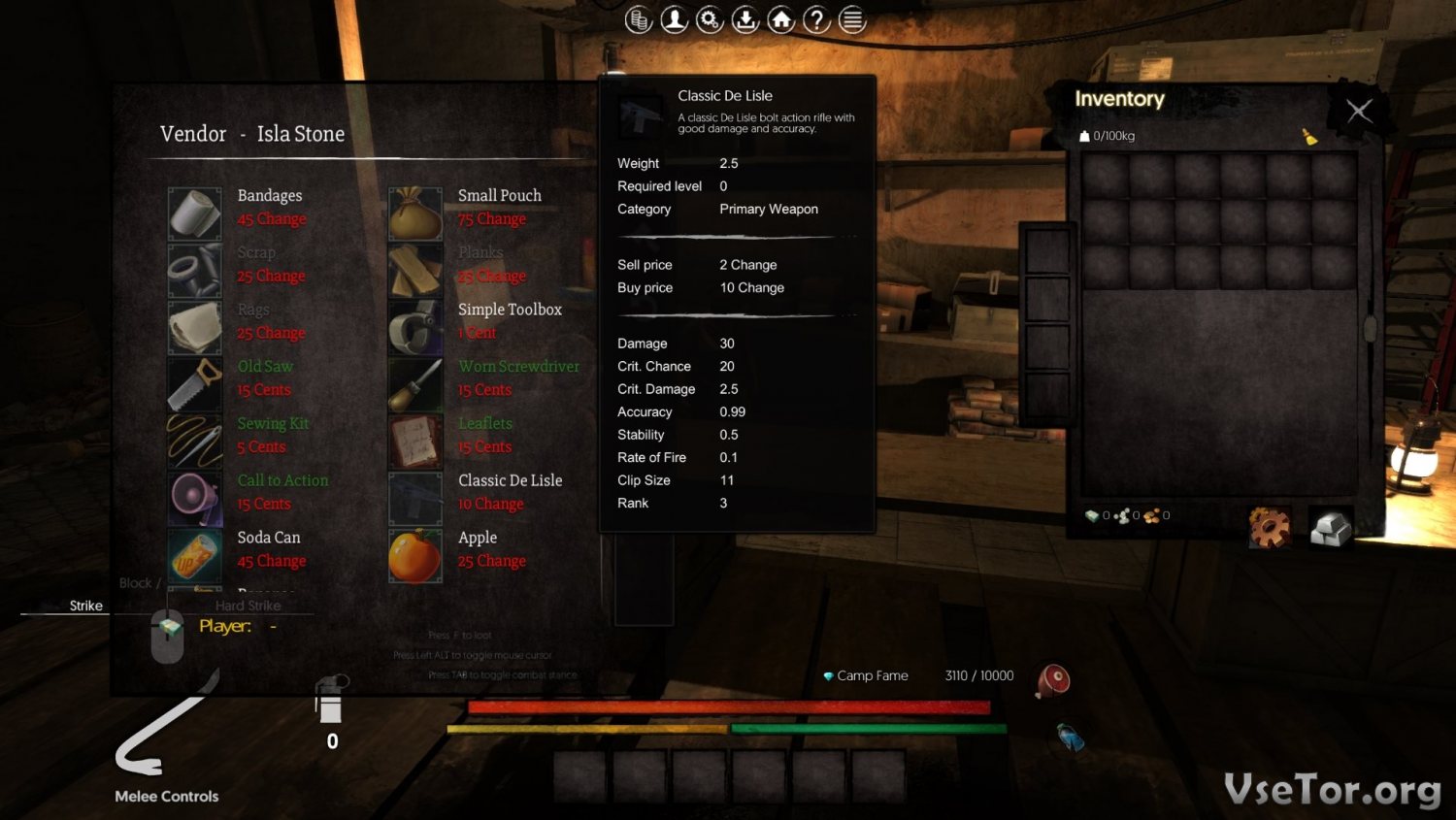Open the rusty gear crafting button
The image size is (1456, 820).
pos(1270,527)
